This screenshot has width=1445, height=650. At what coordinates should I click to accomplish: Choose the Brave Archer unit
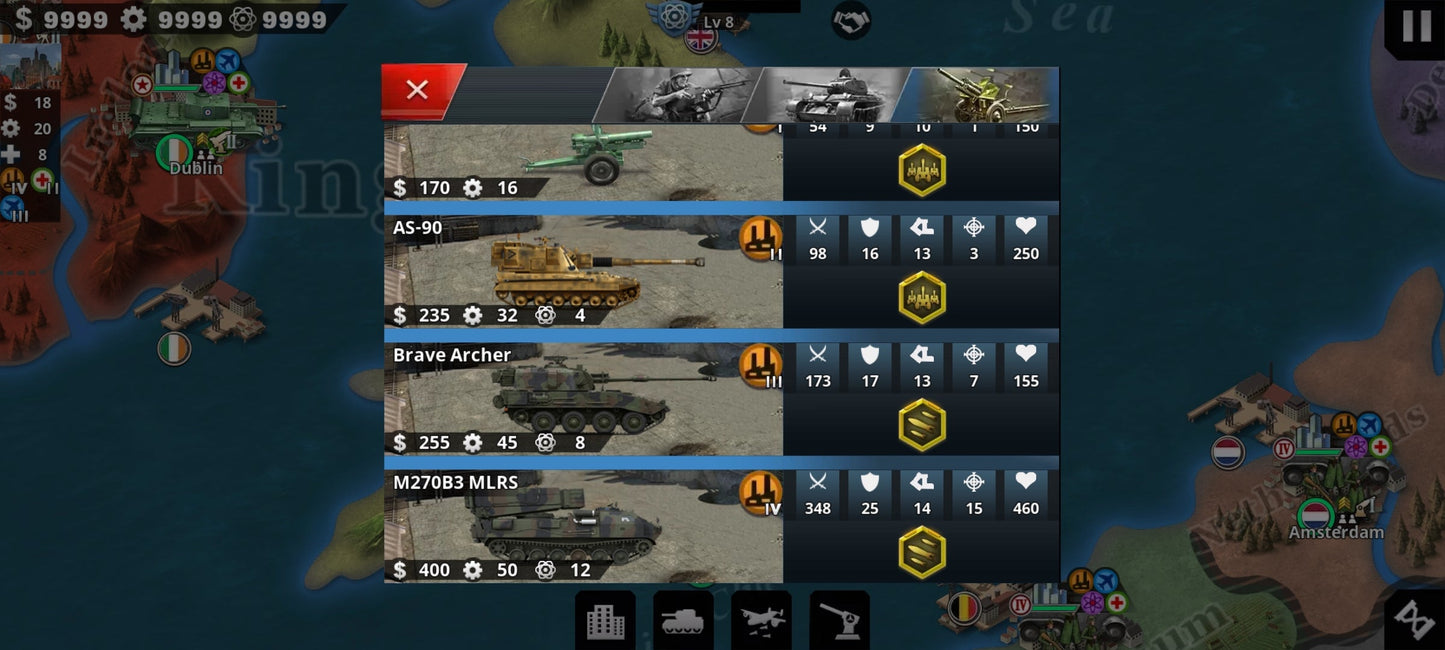click(583, 399)
